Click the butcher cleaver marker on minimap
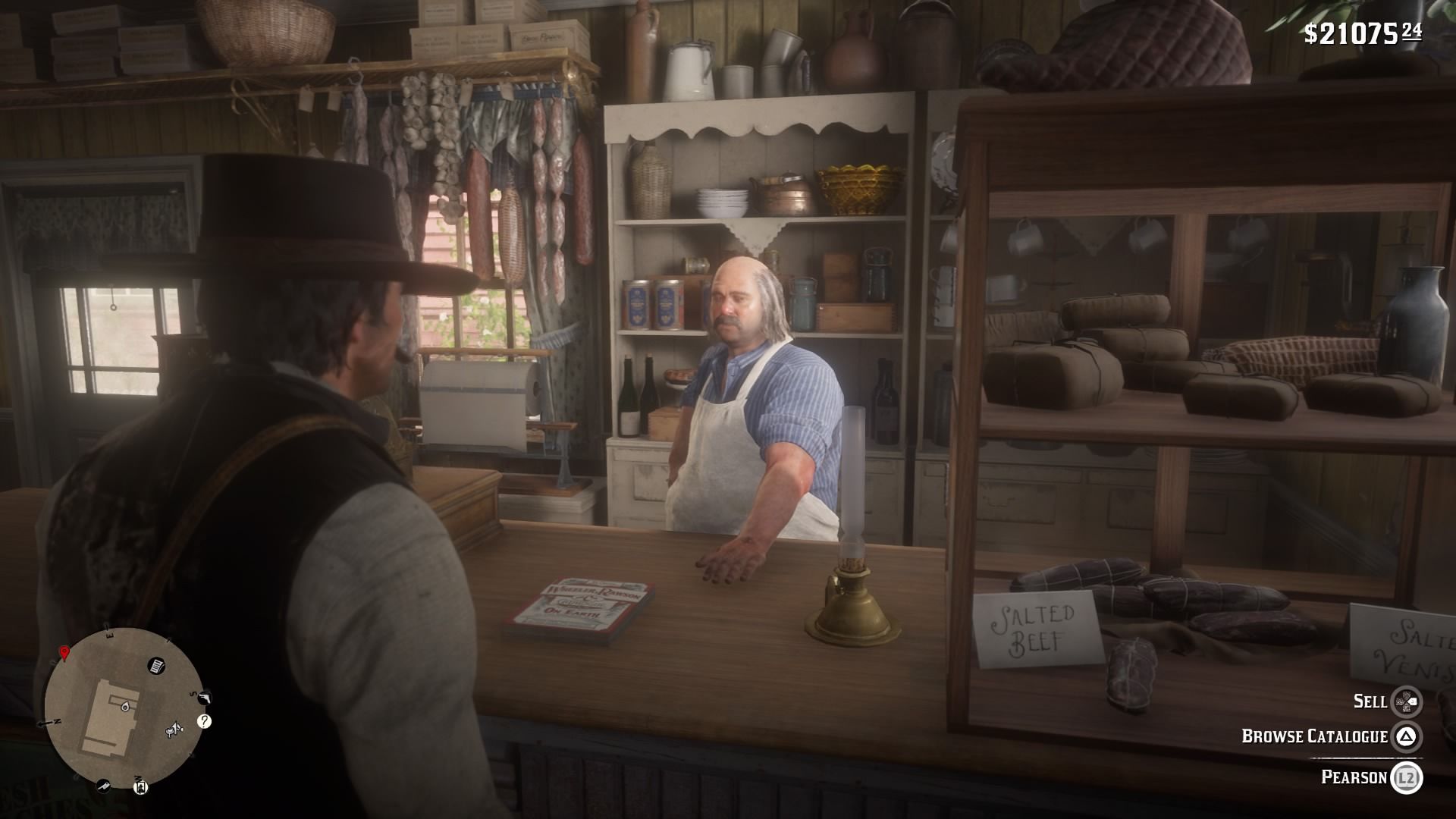Viewport: 1456px width, 819px height. [x=103, y=786]
